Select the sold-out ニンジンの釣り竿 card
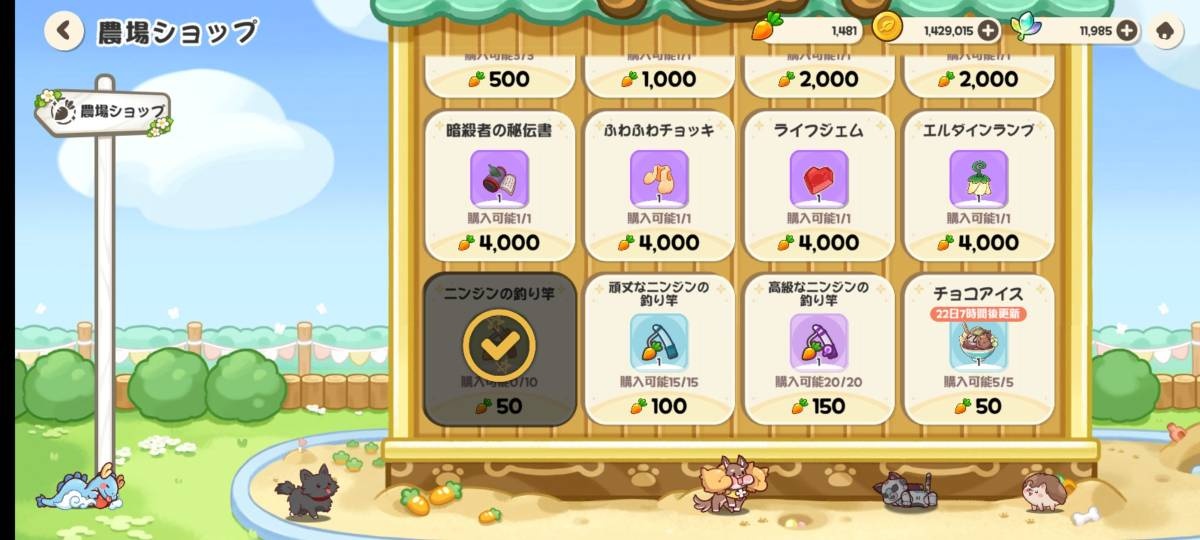1200x540 pixels. pos(499,349)
